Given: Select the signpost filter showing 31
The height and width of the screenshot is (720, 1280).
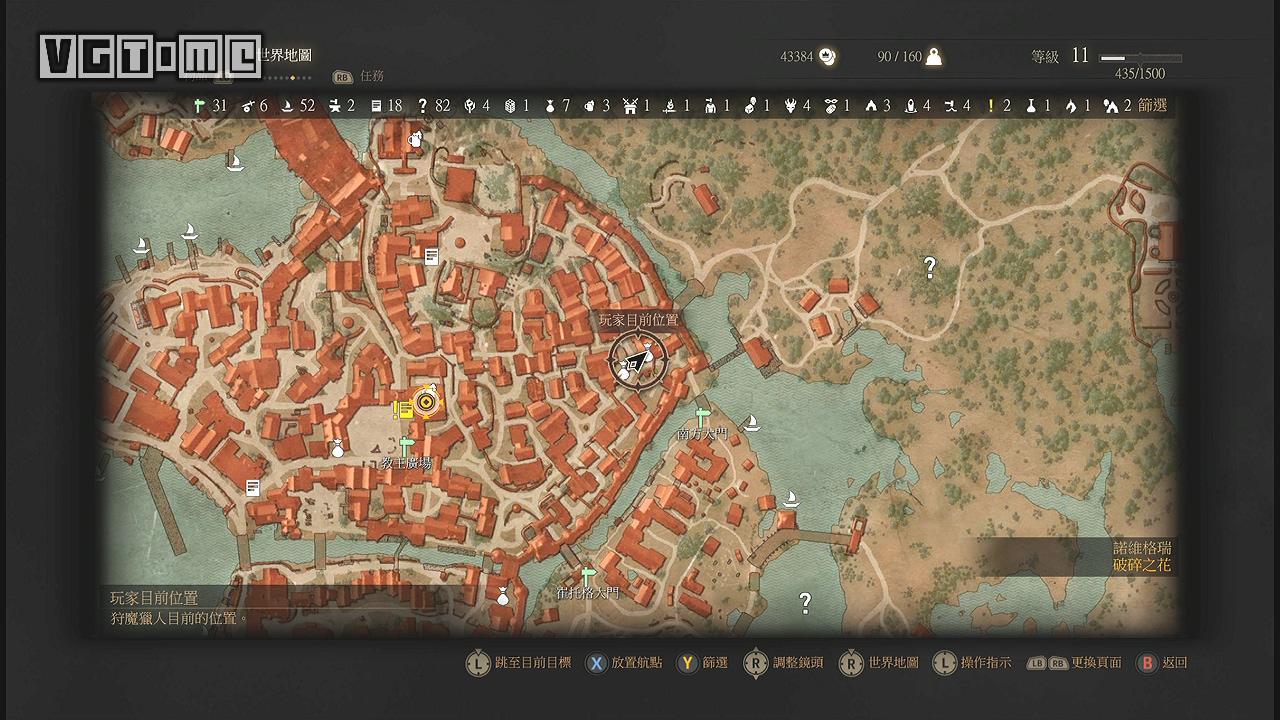Looking at the screenshot, I should [200, 105].
